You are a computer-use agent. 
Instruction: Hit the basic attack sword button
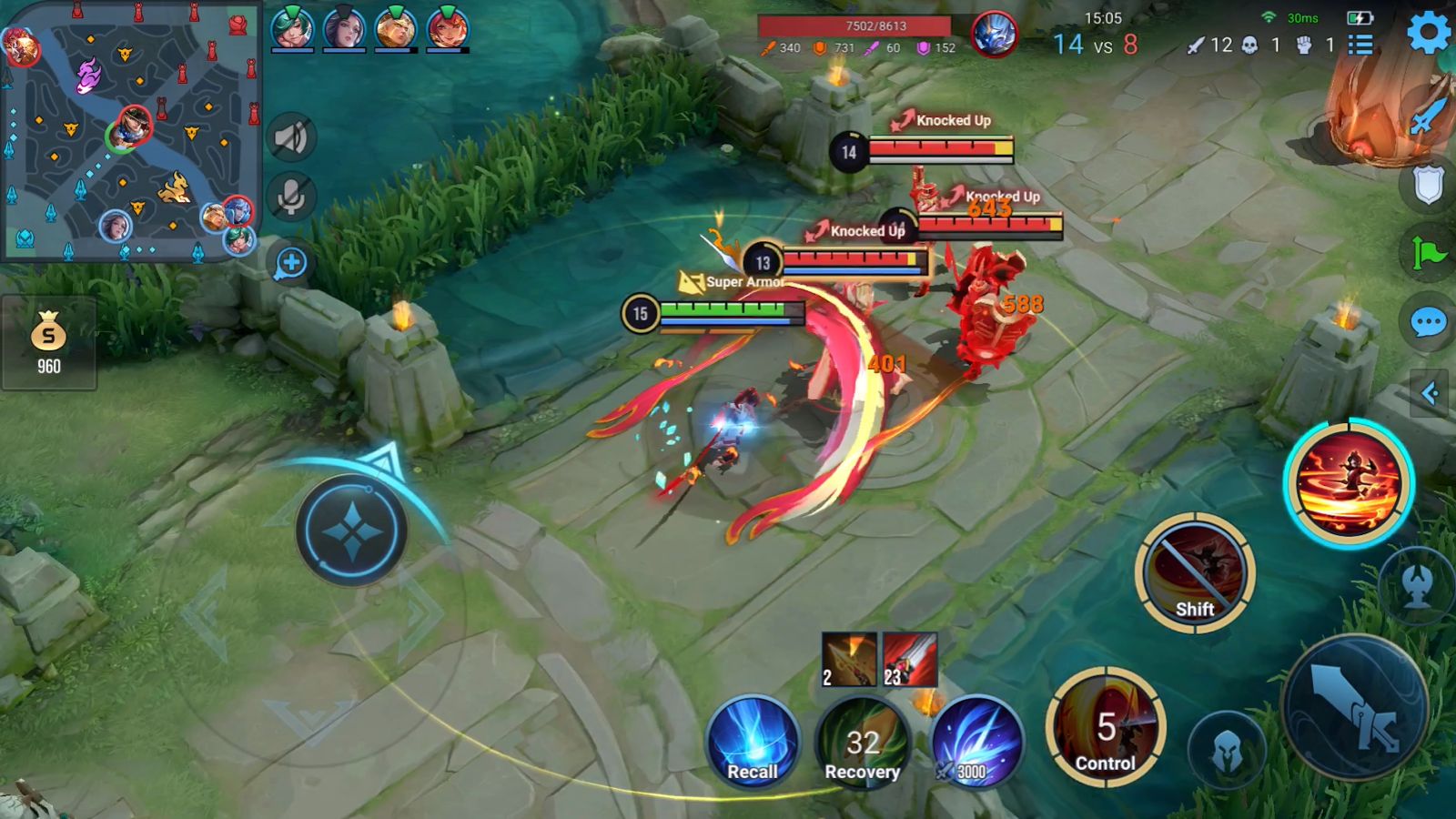click(x=1355, y=707)
